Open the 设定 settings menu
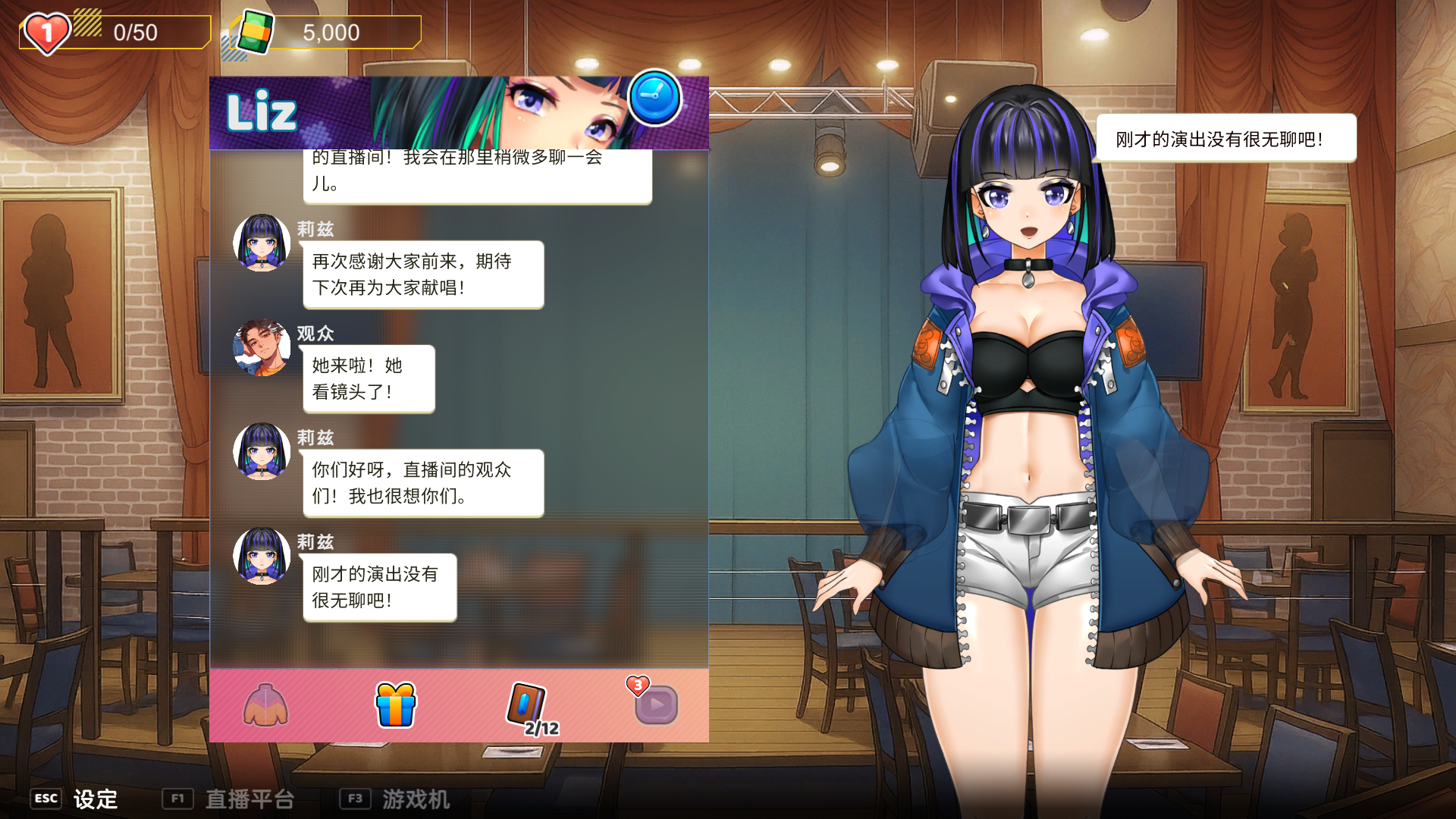 click(76, 799)
